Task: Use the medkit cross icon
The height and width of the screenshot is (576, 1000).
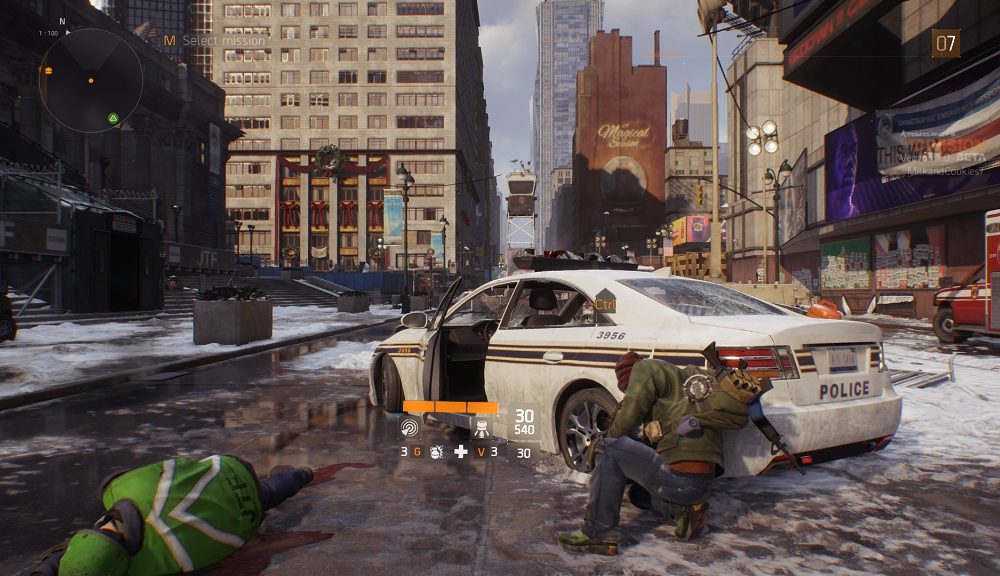Action: [x=460, y=452]
